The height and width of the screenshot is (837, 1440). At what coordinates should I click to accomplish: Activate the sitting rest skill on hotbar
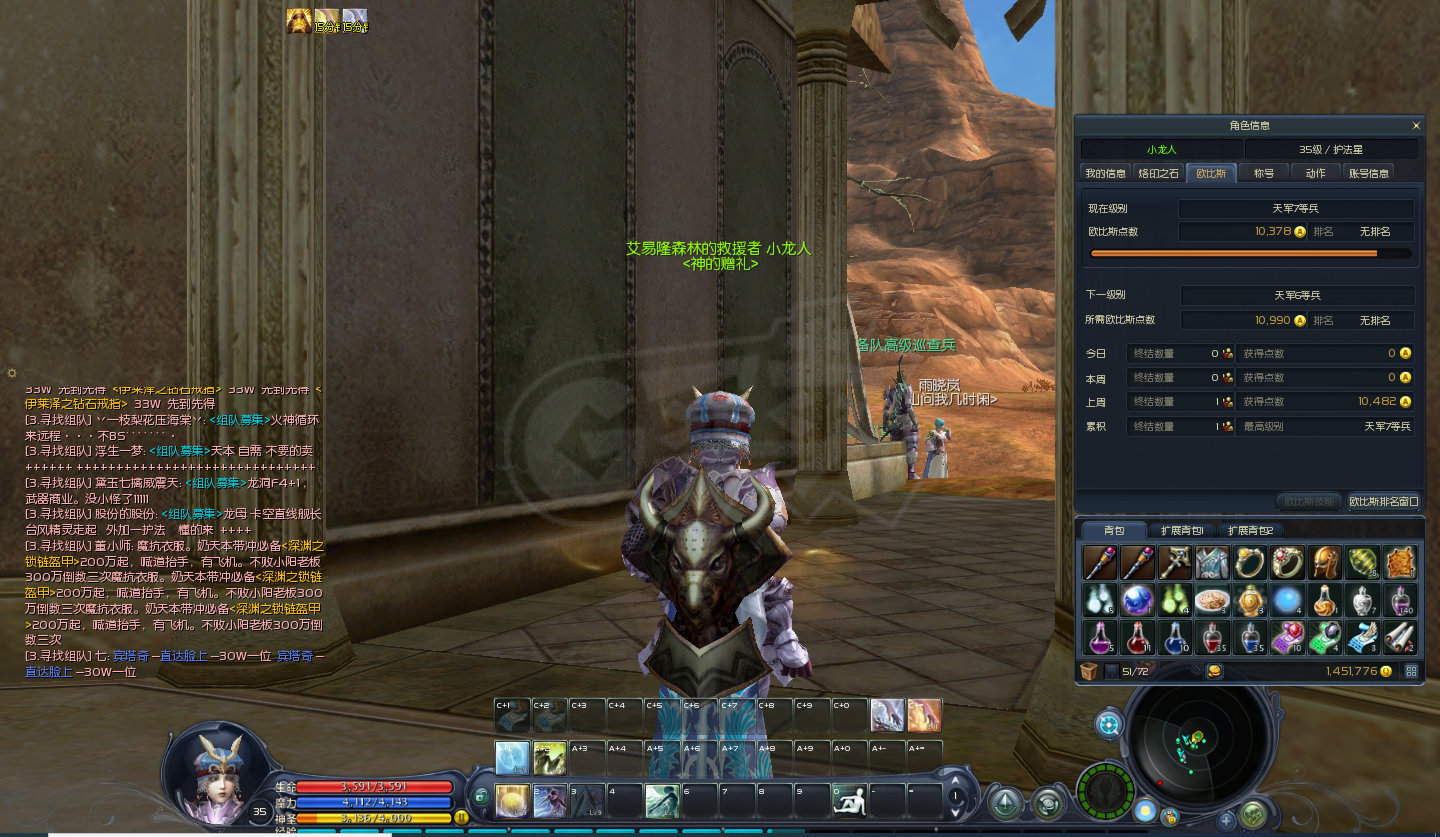[x=849, y=800]
